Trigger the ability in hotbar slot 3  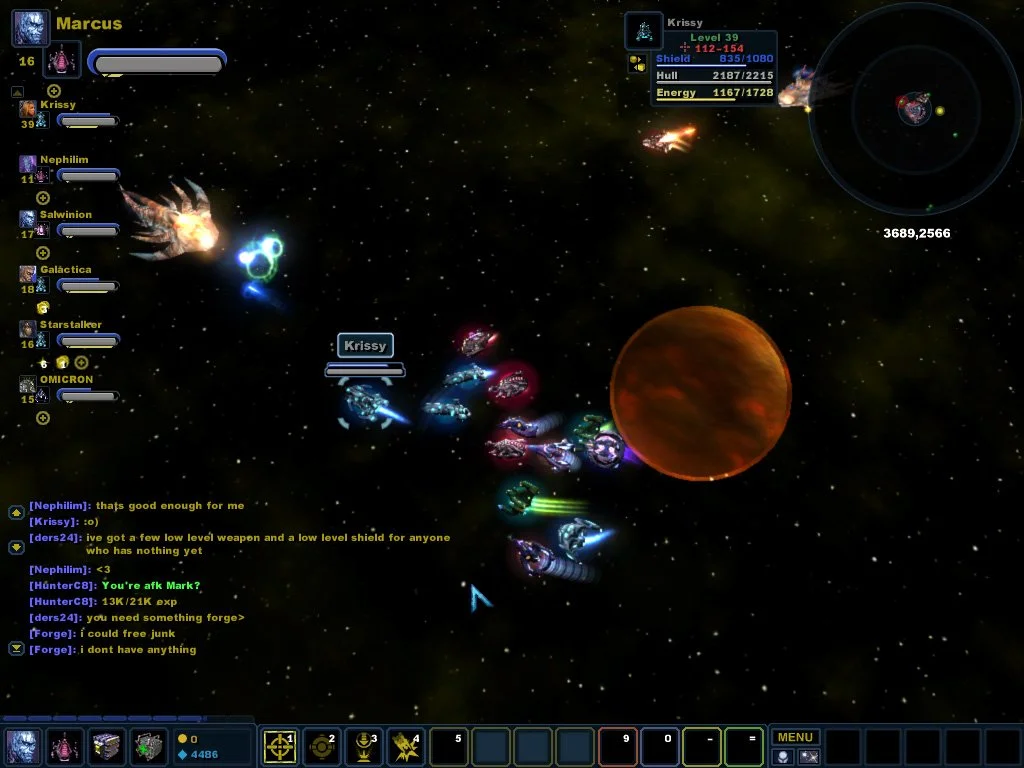363,747
